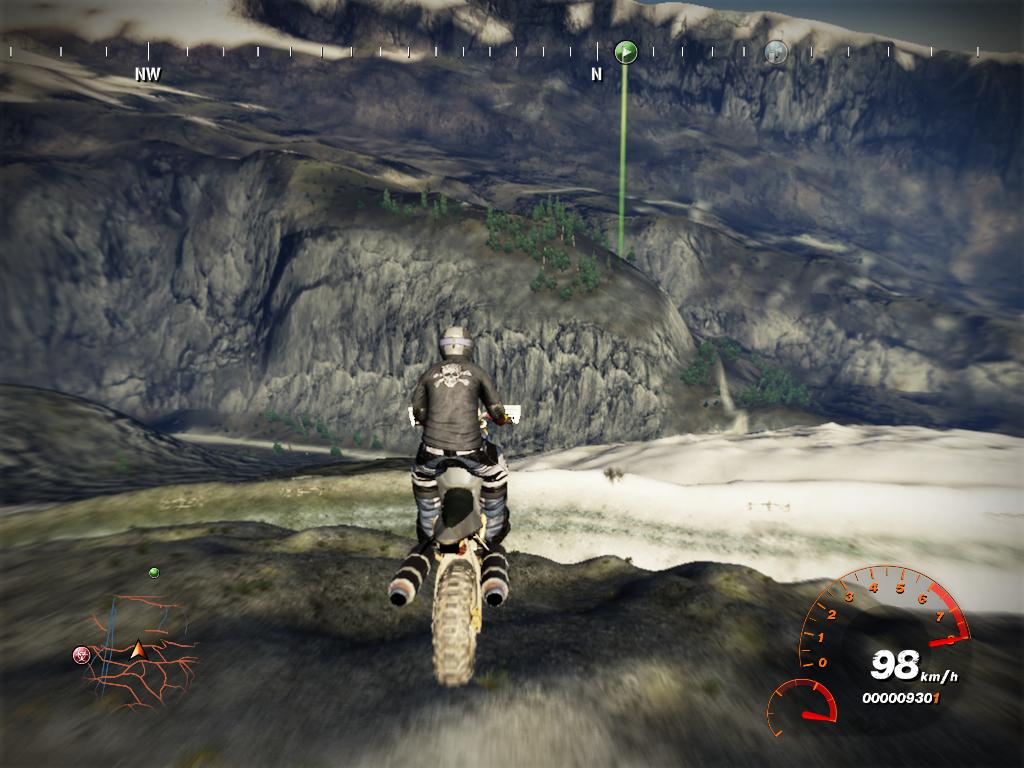Click the red biohazard marker on the minimap
The image size is (1024, 768).
click(82, 655)
